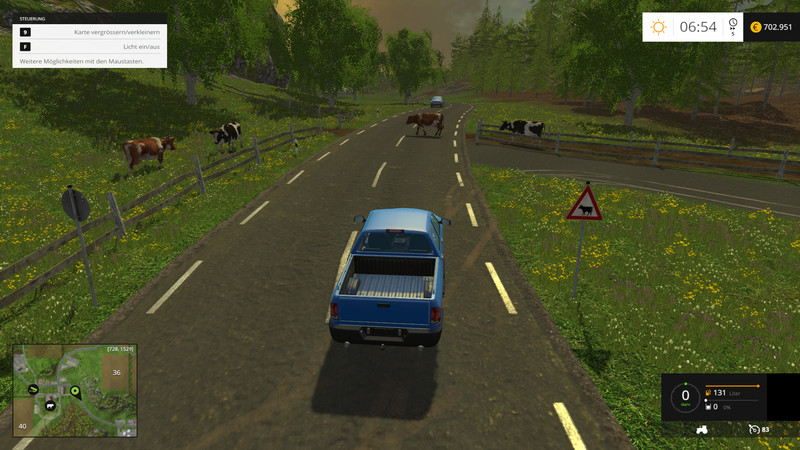Click the tractor icon below the speedometer
This screenshot has width=800, height=450.
pyautogui.click(x=702, y=430)
